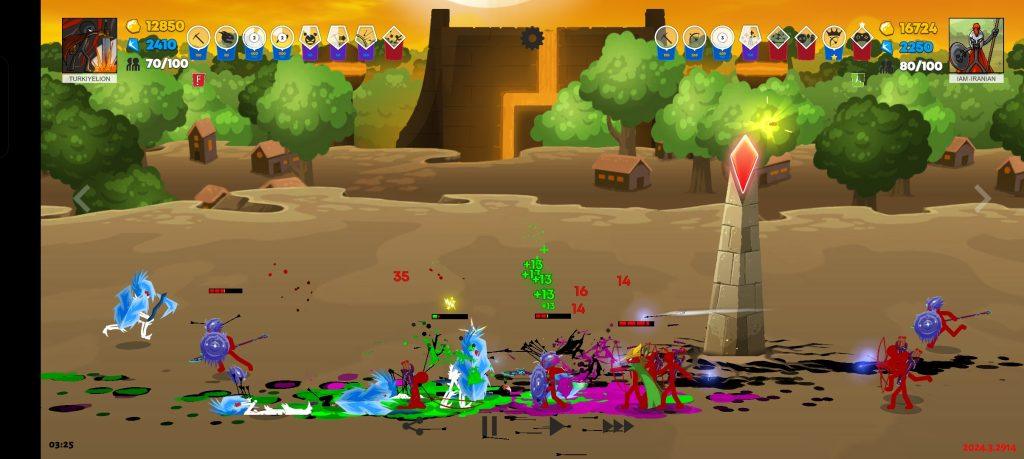Pause the replay playback

click(x=489, y=426)
